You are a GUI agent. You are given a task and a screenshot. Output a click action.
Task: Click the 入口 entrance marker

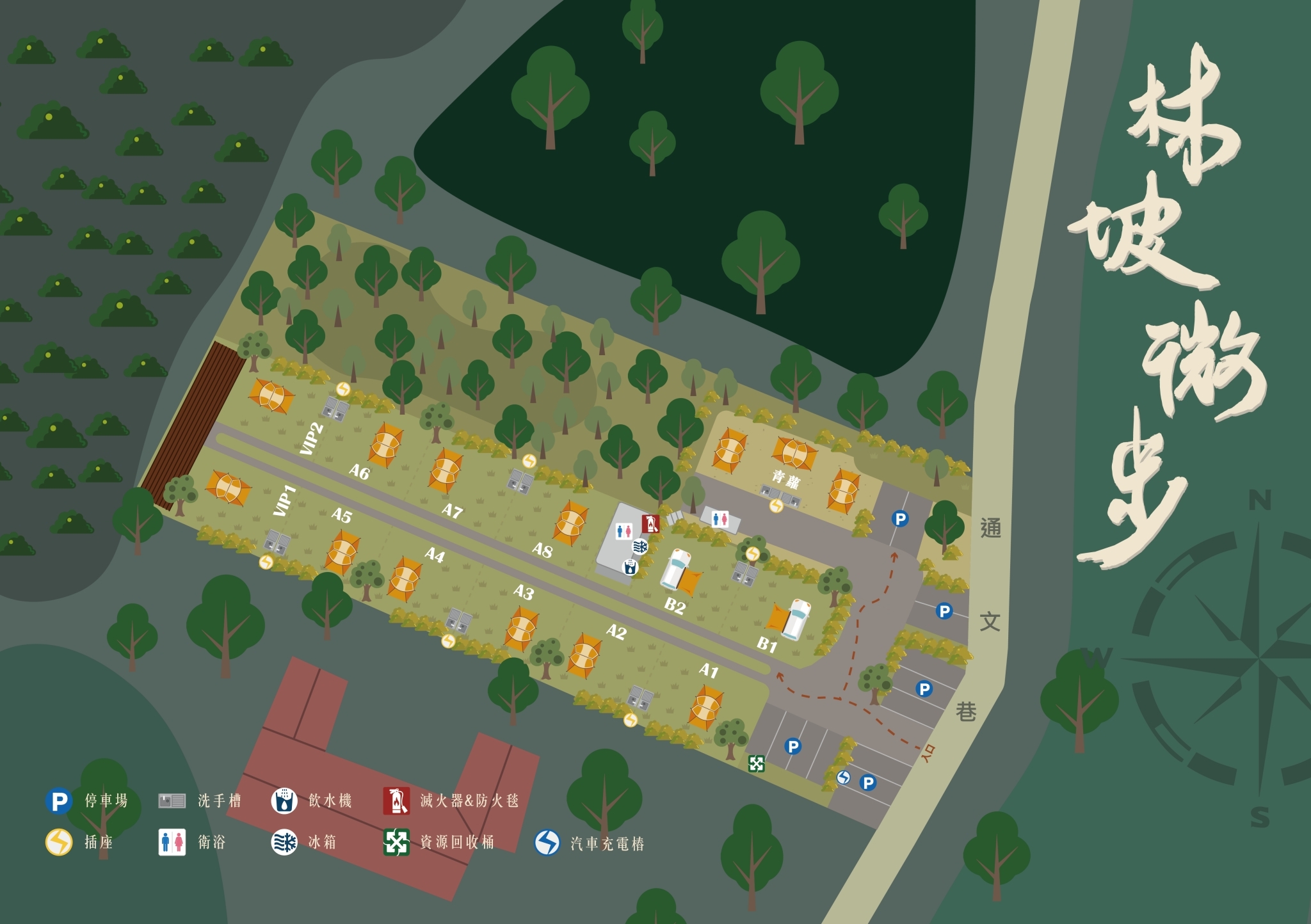point(928,753)
